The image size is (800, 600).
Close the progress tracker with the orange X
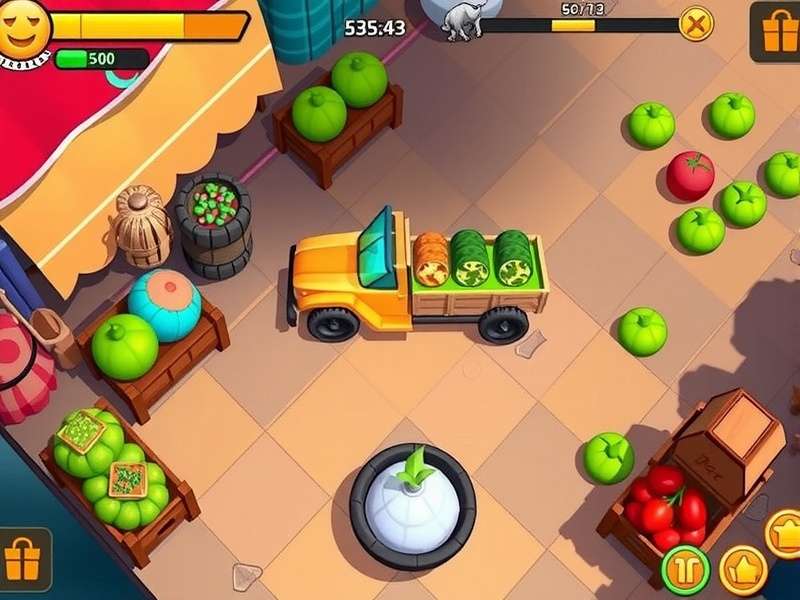[x=696, y=22]
